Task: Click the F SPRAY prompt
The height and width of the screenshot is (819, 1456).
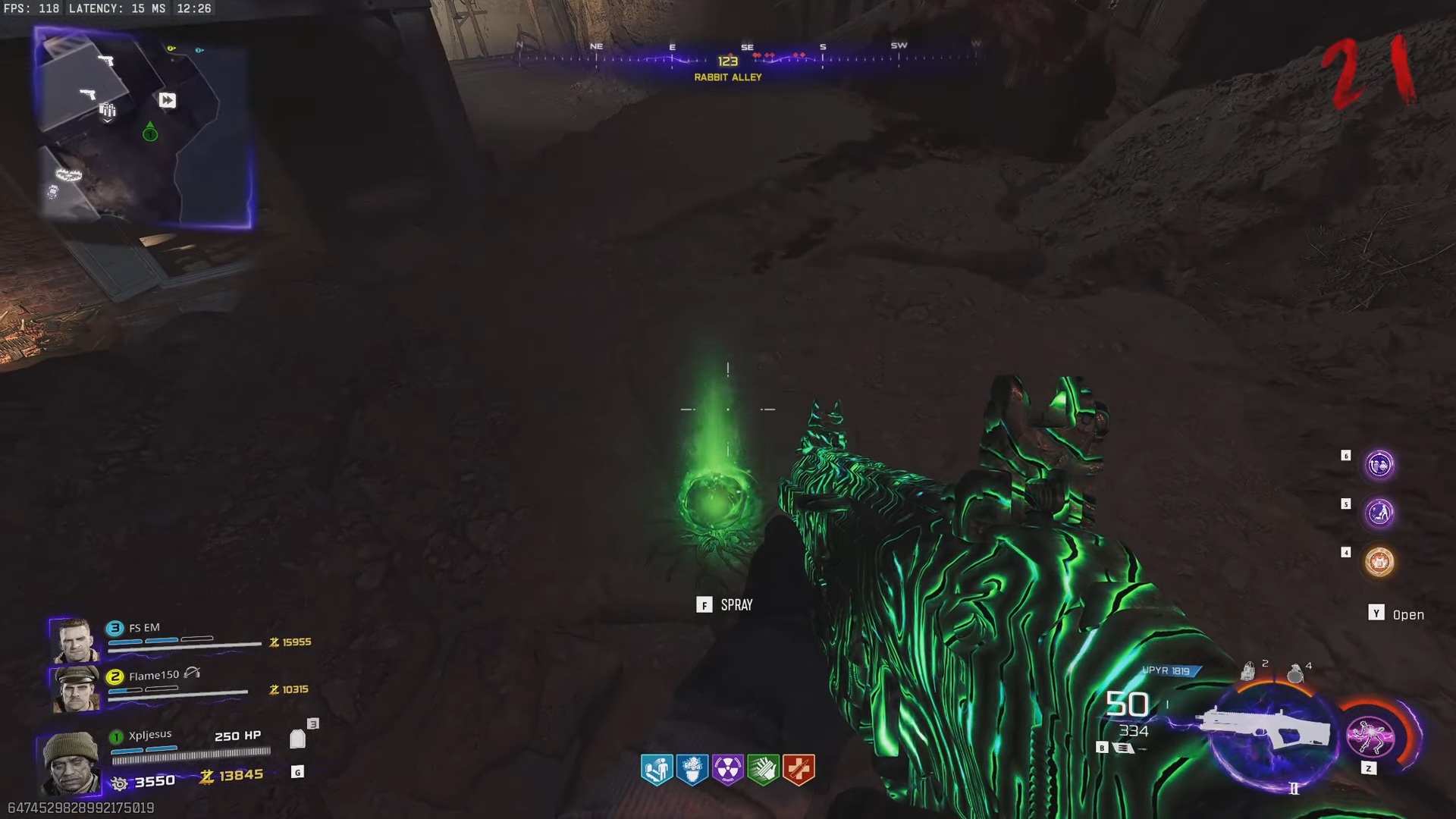Action: (725, 604)
